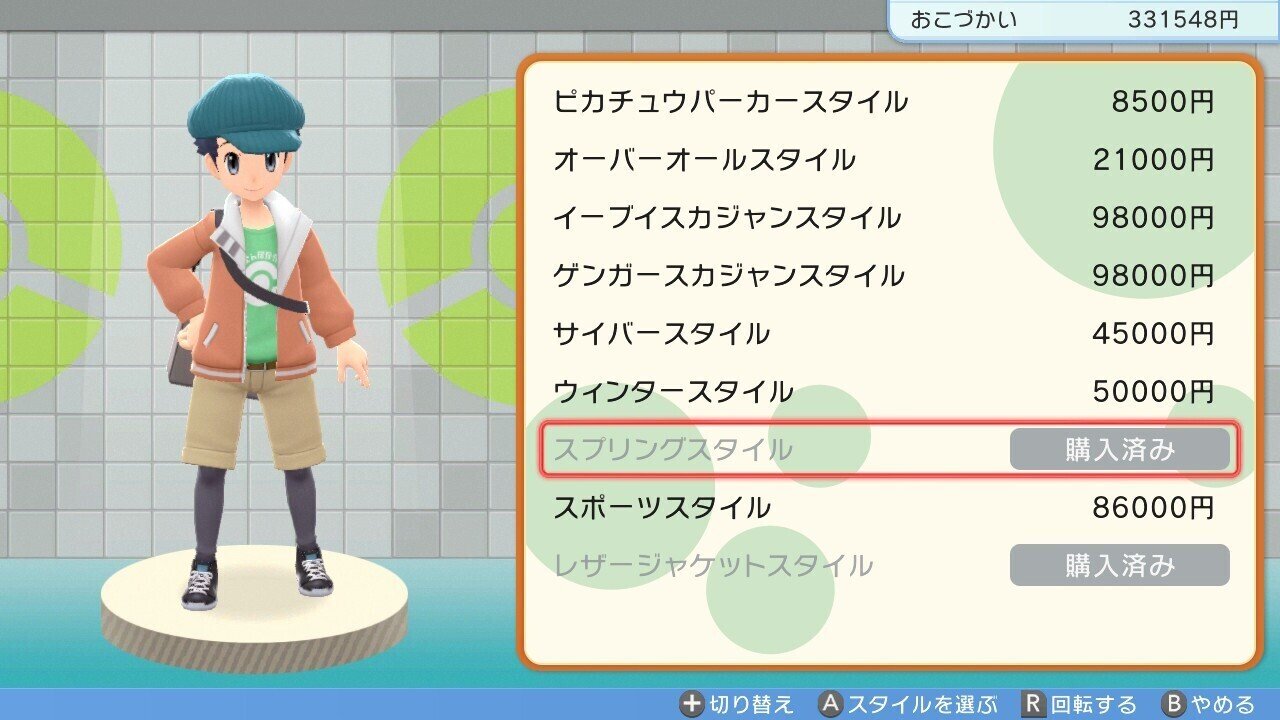The image size is (1280, 720).
Task: Open the ウィンタースタイル option
Action: pos(670,391)
